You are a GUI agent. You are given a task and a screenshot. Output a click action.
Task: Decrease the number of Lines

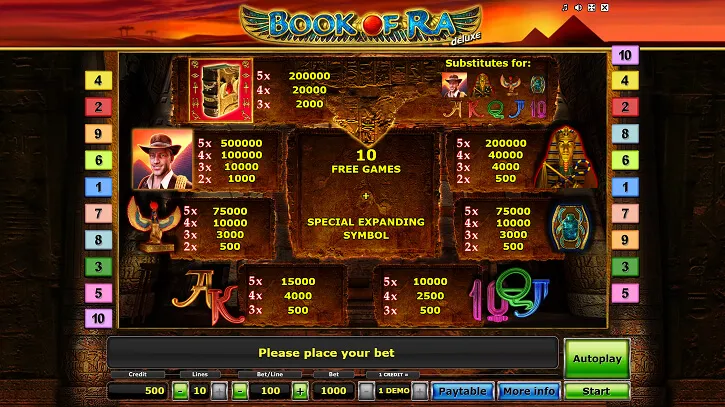180,391
